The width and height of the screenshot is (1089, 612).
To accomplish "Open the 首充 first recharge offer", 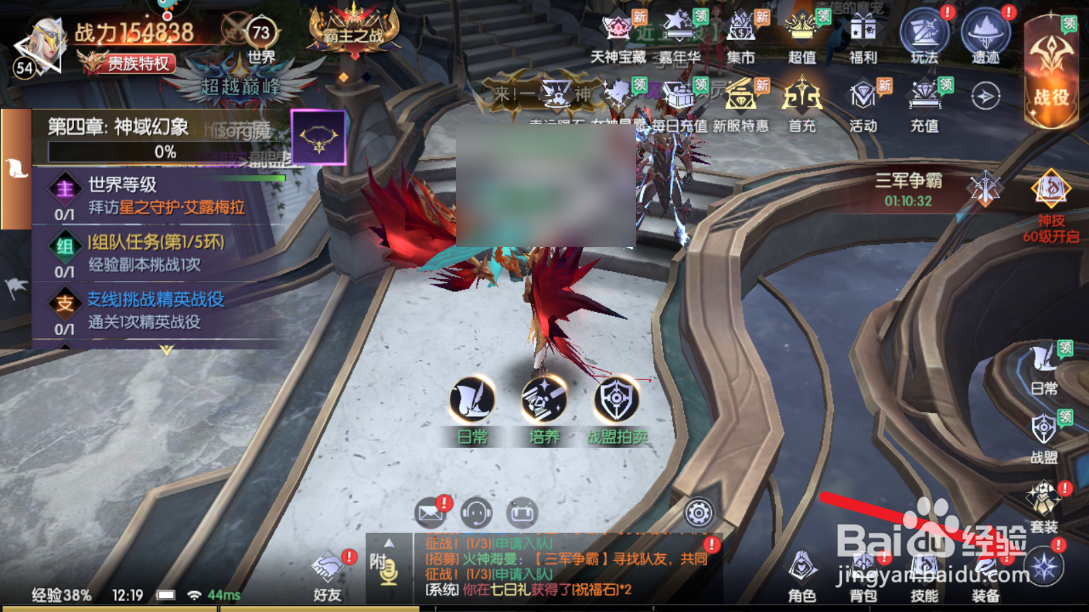I will (x=802, y=104).
